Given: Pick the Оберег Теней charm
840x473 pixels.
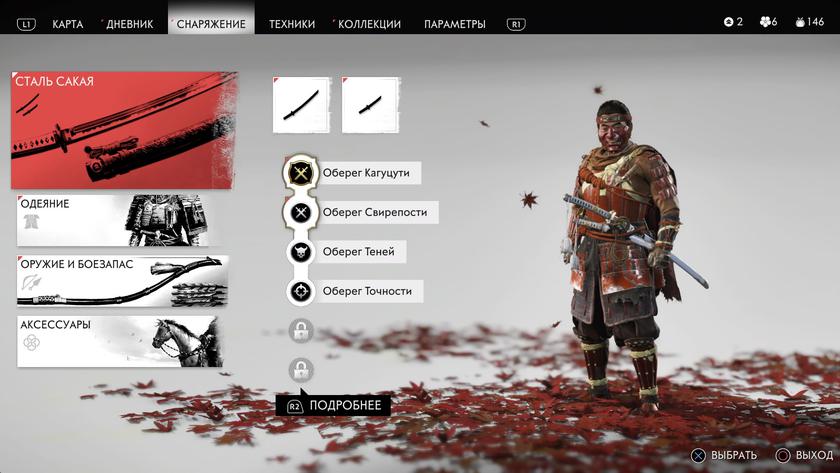Looking at the screenshot, I should pos(345,252).
